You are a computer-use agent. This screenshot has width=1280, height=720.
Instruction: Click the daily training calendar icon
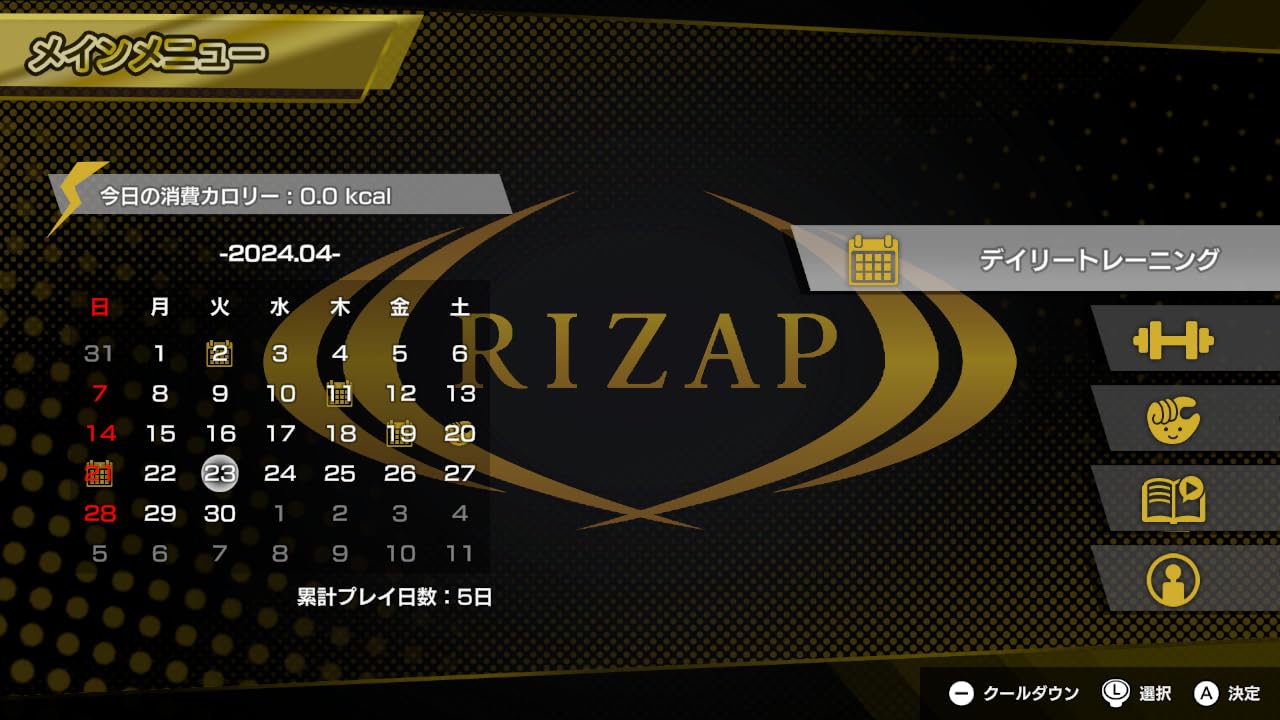[874, 257]
